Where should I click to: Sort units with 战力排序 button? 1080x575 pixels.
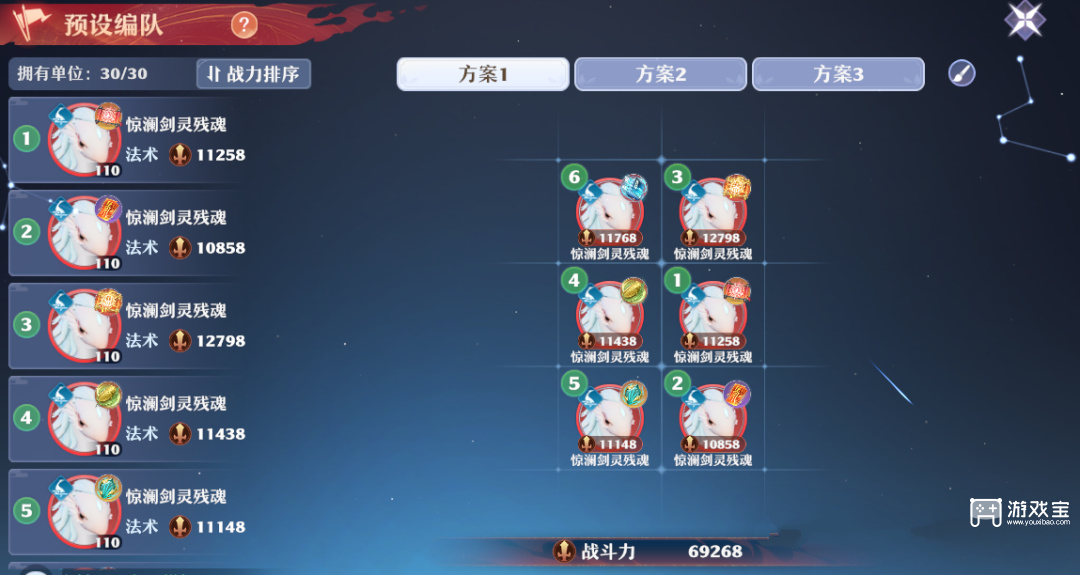pos(254,73)
